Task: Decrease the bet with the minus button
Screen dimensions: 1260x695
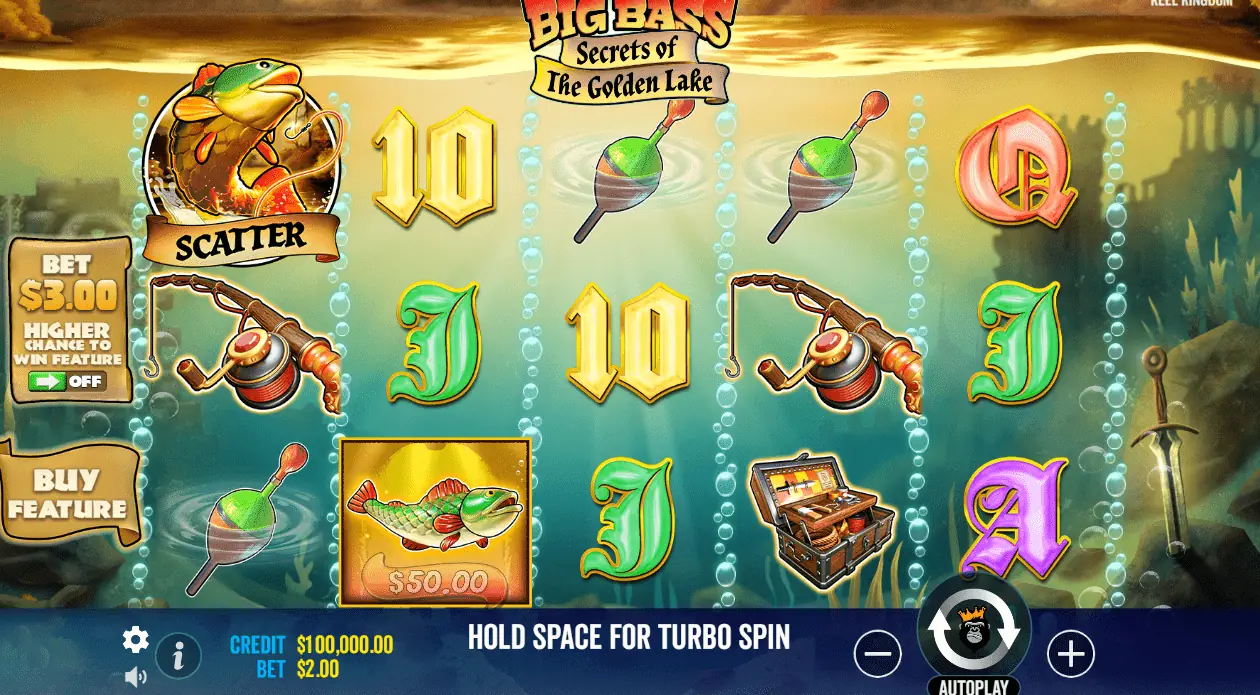Action: click(877, 655)
